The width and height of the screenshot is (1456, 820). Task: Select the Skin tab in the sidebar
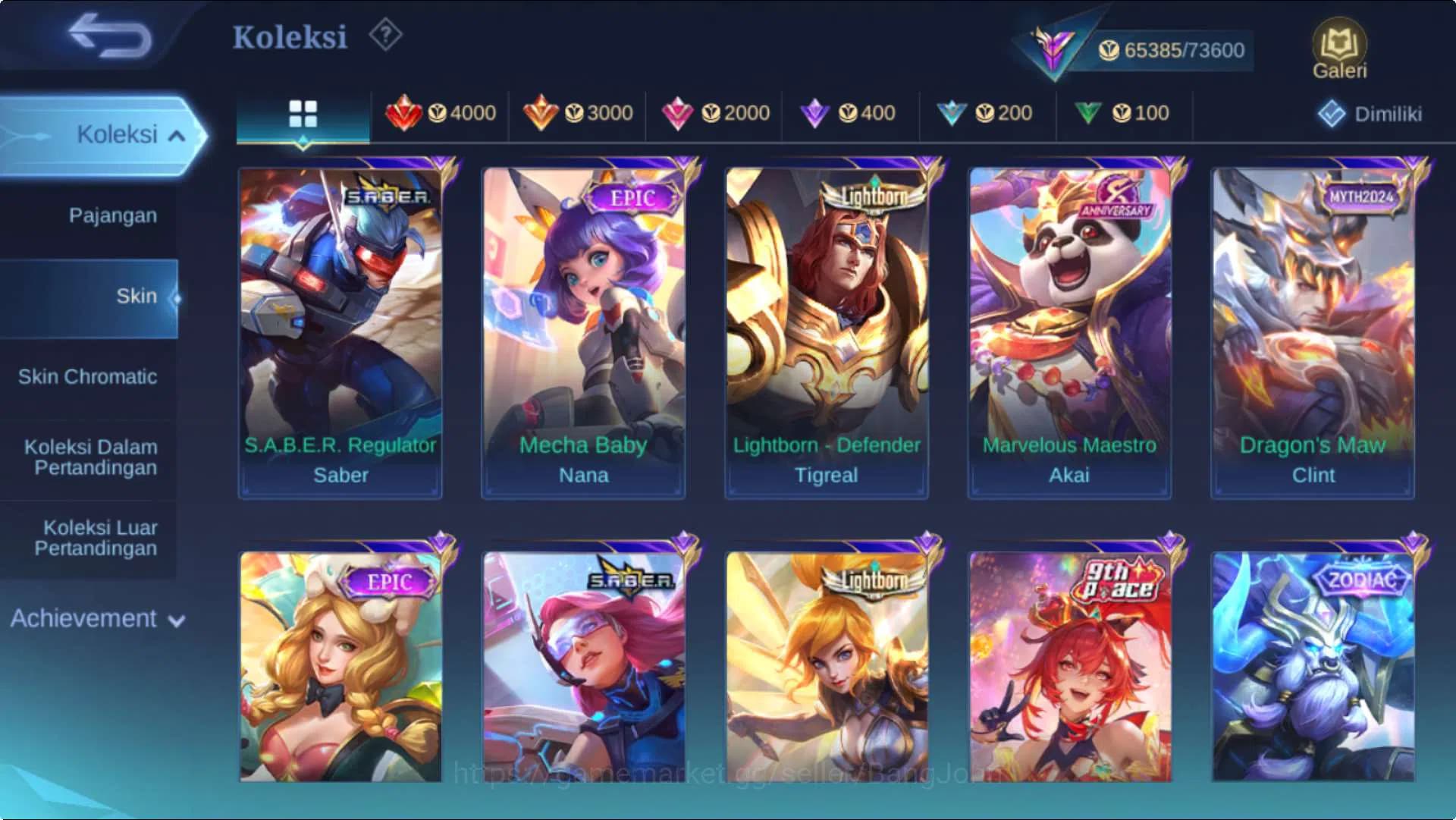pos(136,296)
